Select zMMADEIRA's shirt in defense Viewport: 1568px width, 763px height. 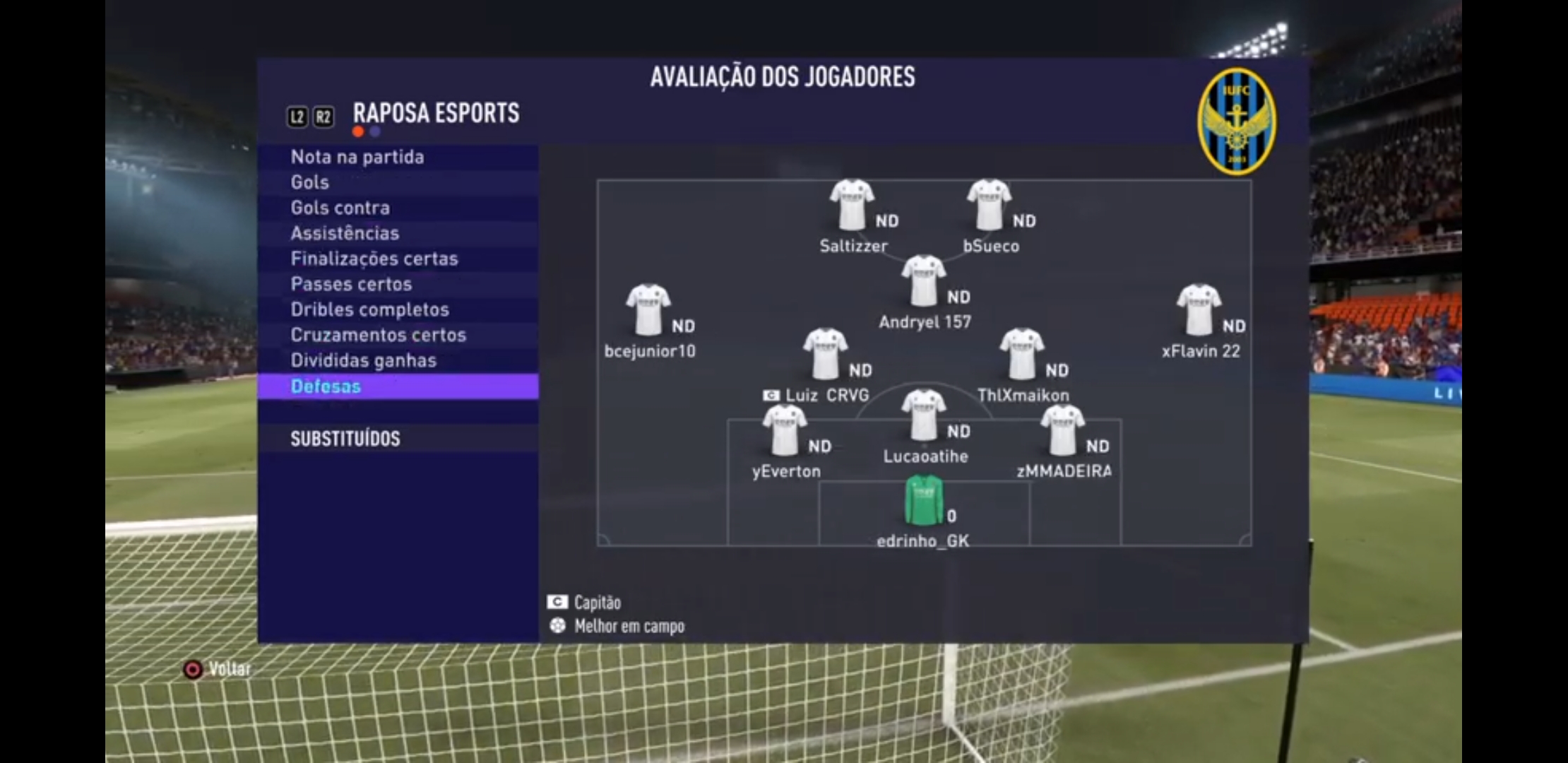click(x=1062, y=430)
